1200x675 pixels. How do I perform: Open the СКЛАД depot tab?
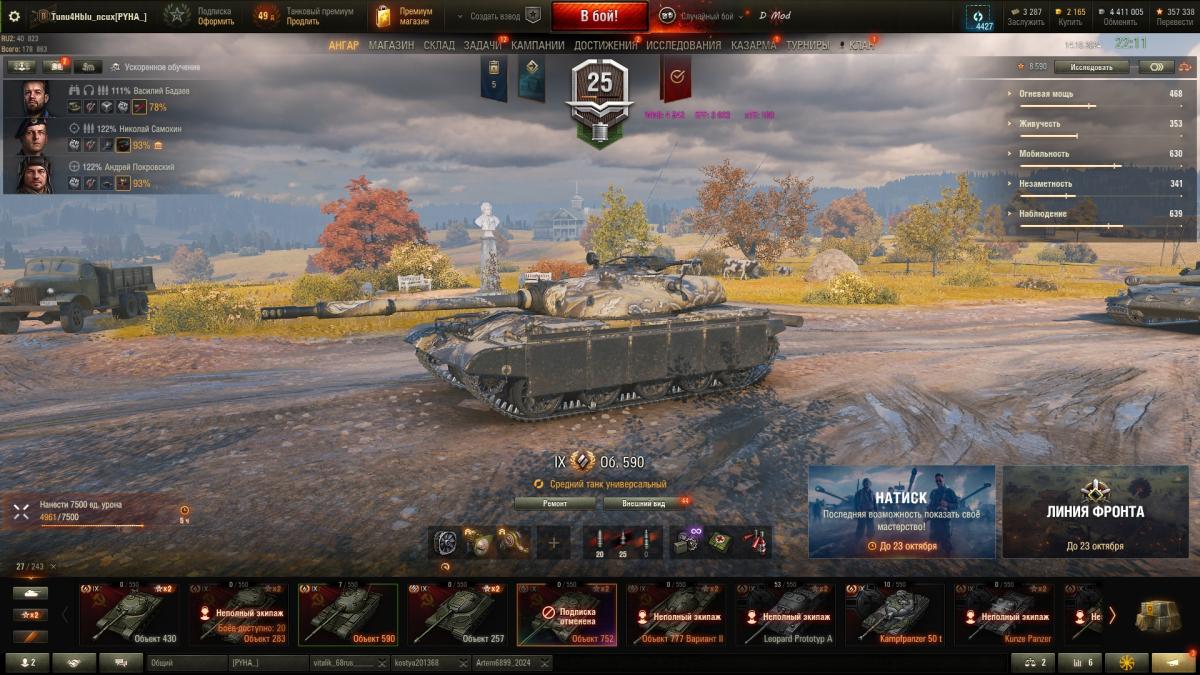coord(439,45)
